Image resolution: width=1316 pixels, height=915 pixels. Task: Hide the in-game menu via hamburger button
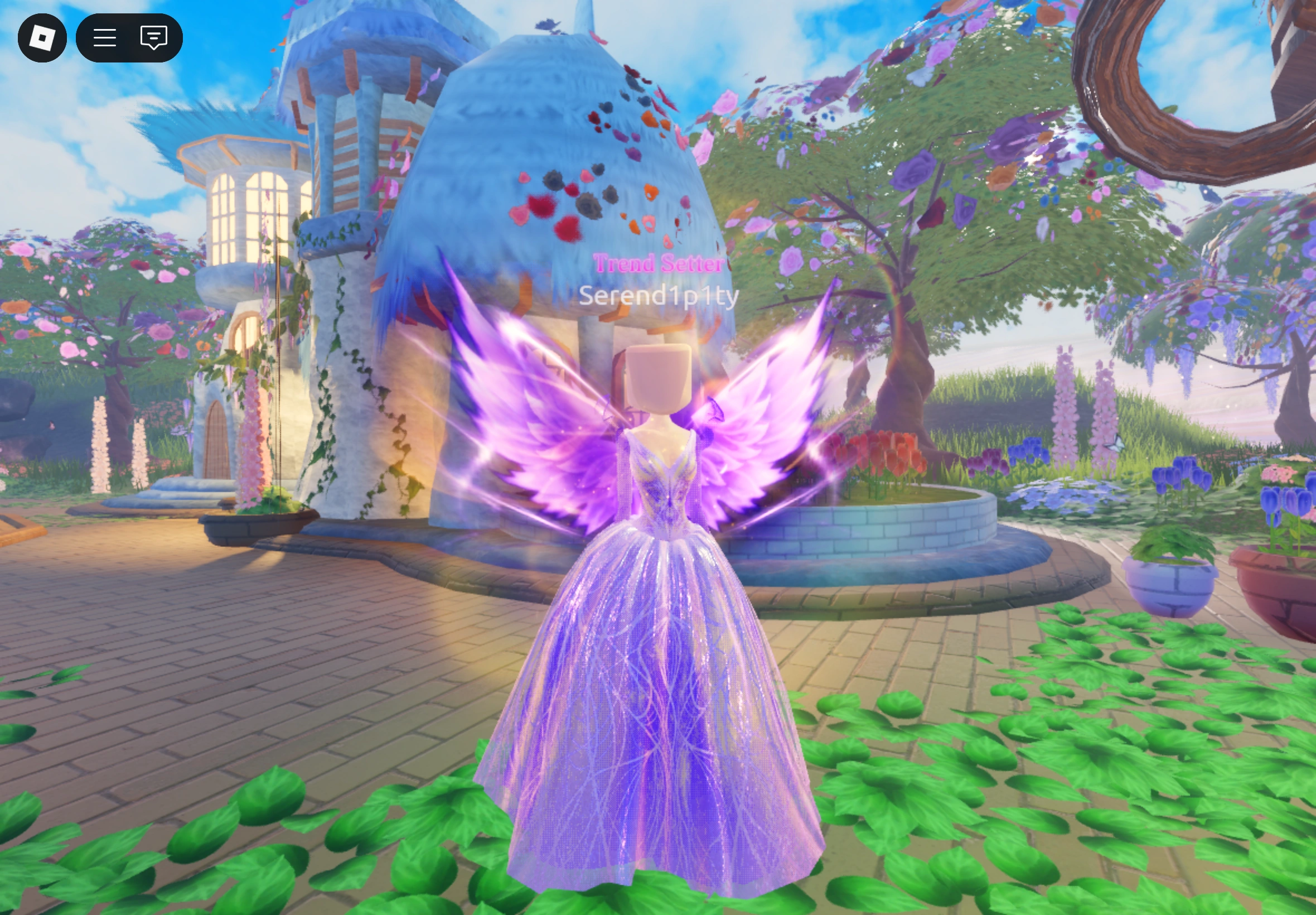tap(104, 38)
